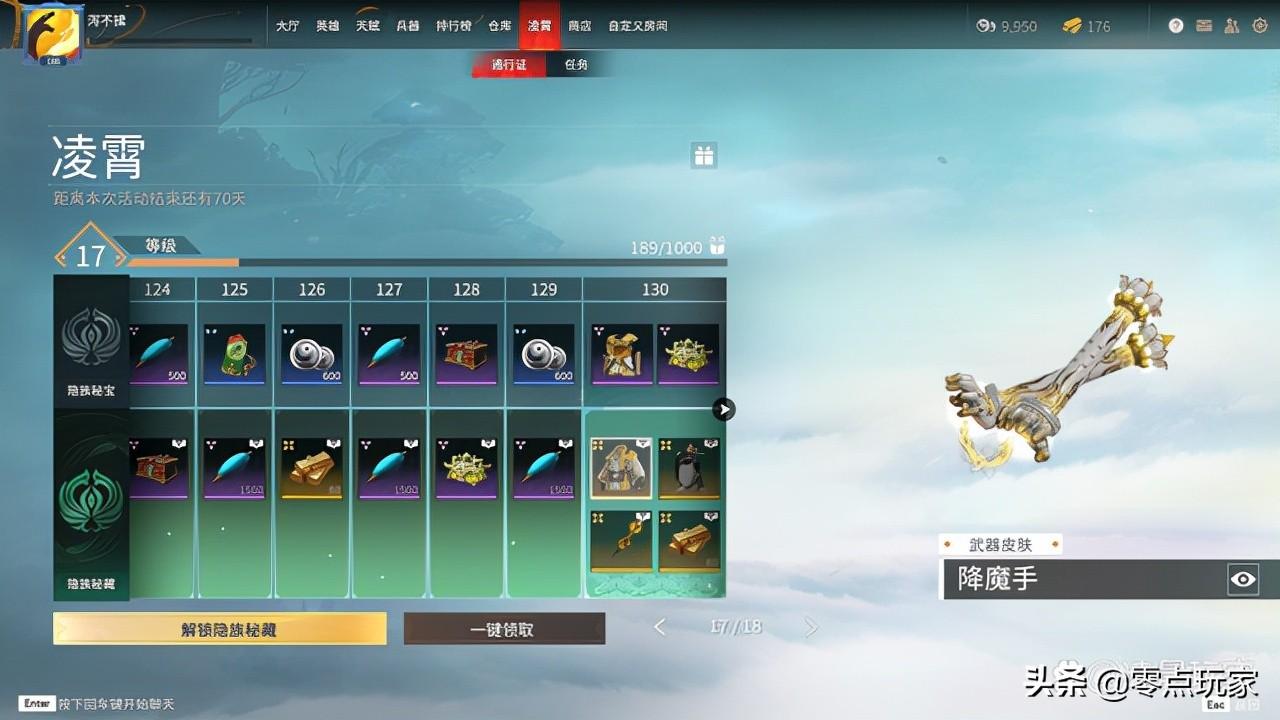
Task: Go to the 排行榜 leaderboard tab
Action: 454,26
